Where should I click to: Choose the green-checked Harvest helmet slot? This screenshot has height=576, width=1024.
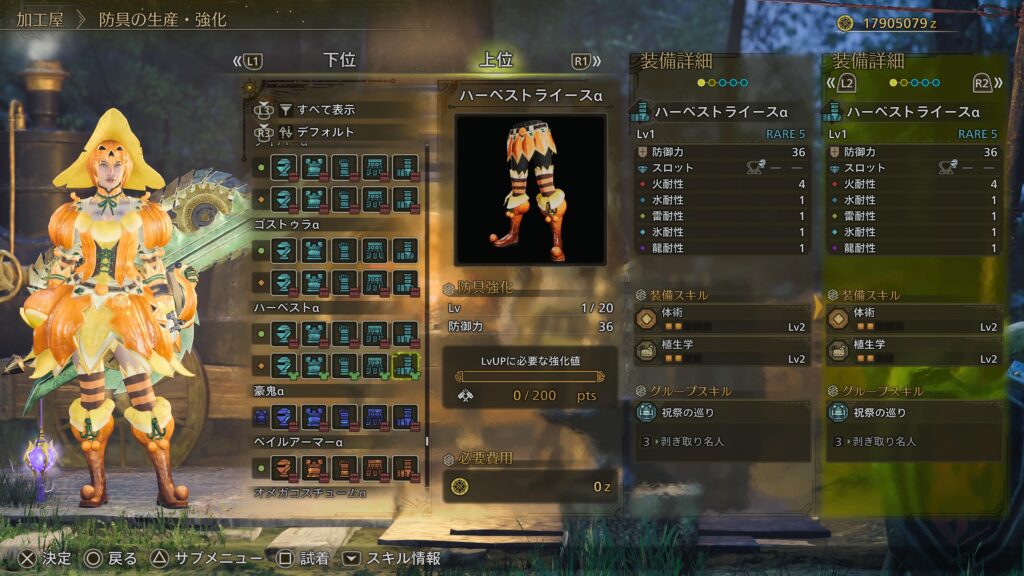click(285, 365)
